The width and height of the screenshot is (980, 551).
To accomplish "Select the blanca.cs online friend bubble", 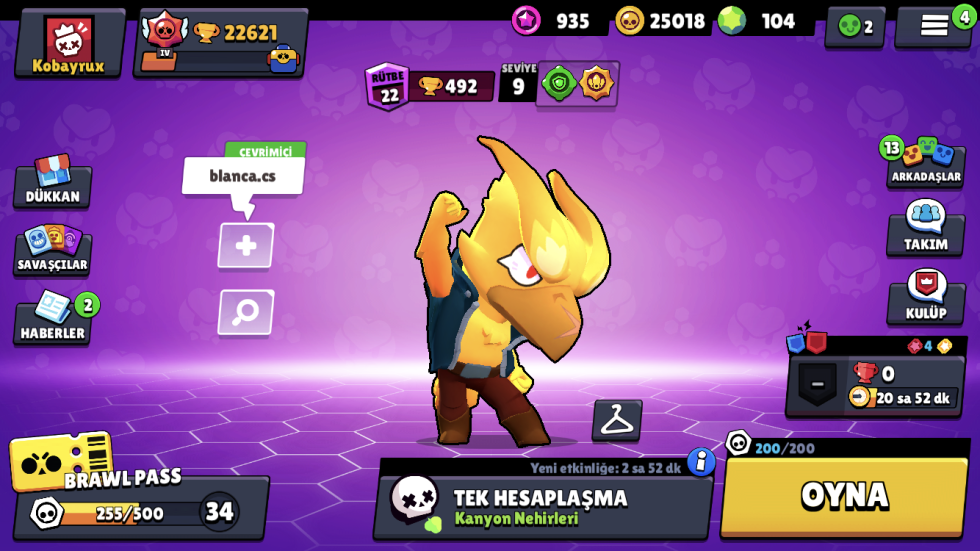I will pyautogui.click(x=243, y=177).
